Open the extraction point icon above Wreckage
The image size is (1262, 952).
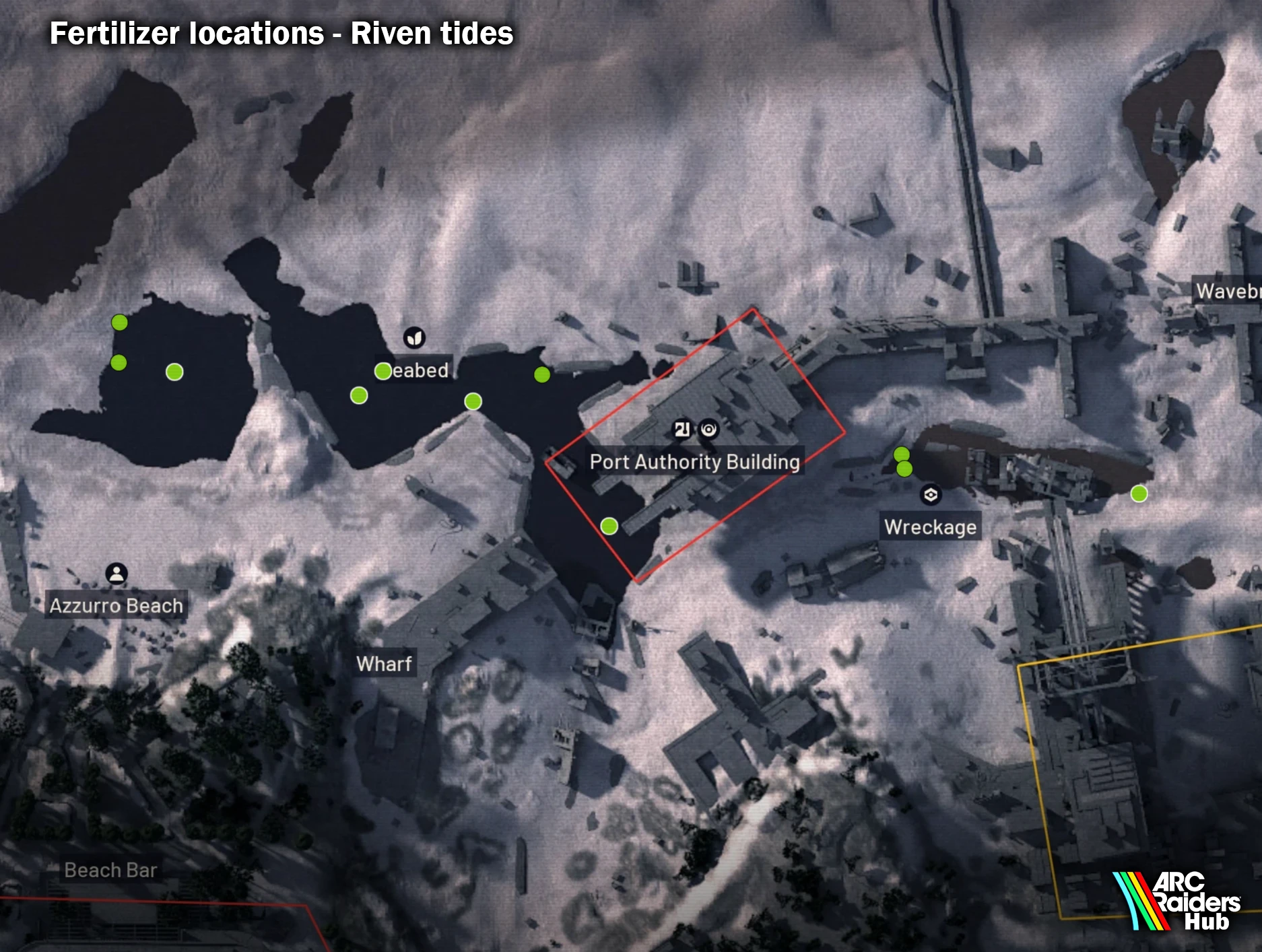[x=931, y=494]
